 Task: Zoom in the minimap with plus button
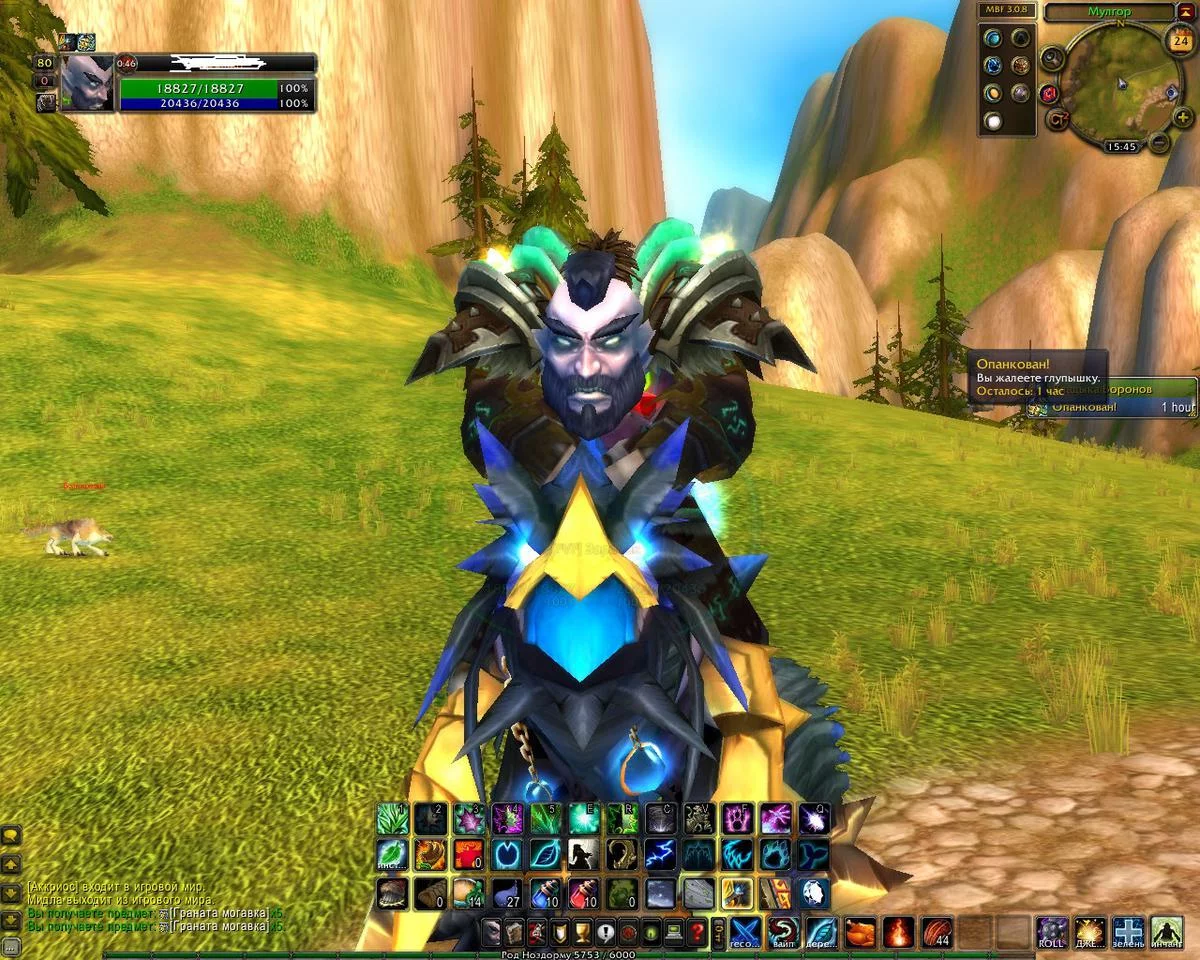click(x=1182, y=117)
